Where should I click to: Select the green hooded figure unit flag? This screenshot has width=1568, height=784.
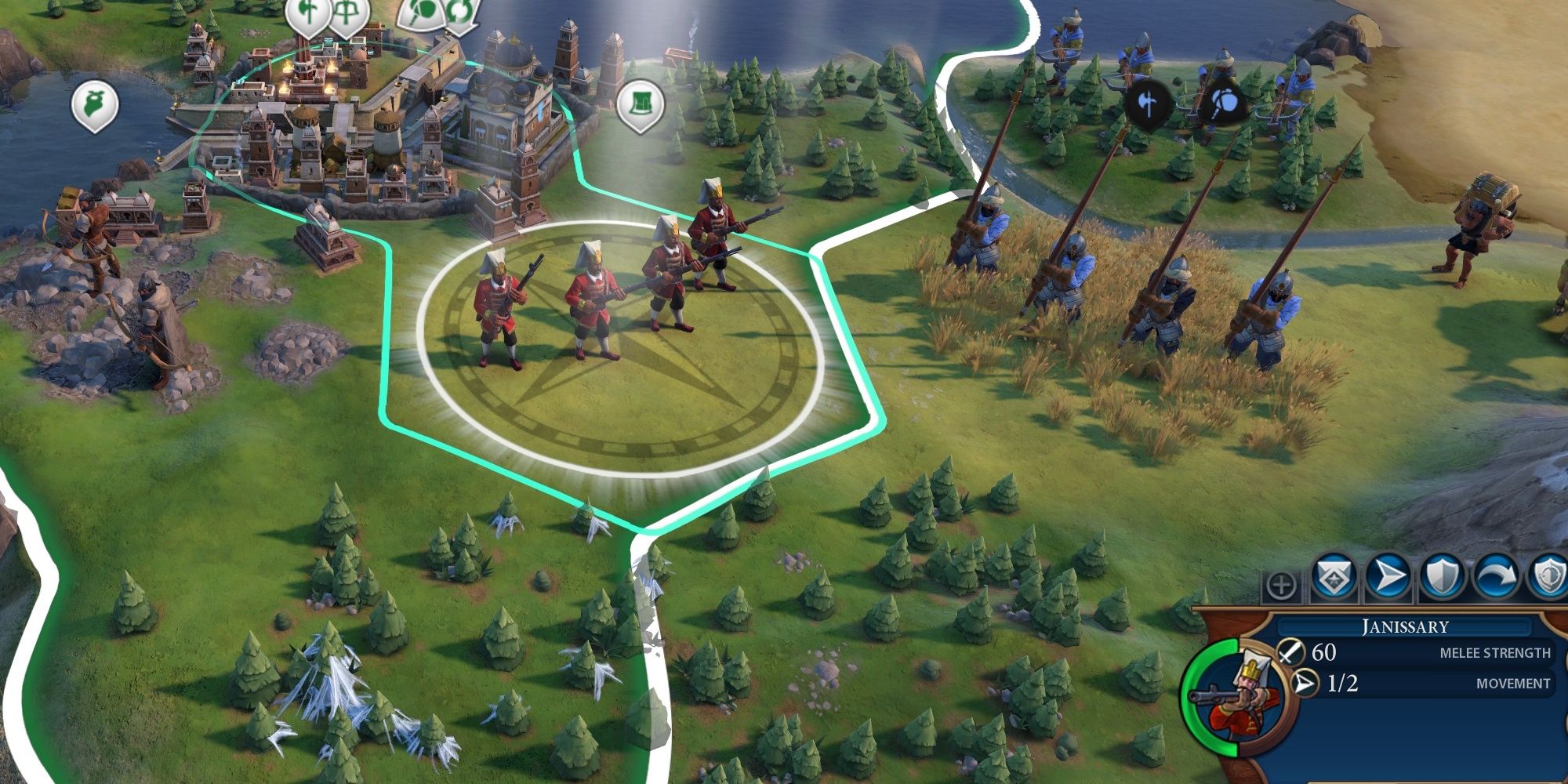click(x=95, y=104)
